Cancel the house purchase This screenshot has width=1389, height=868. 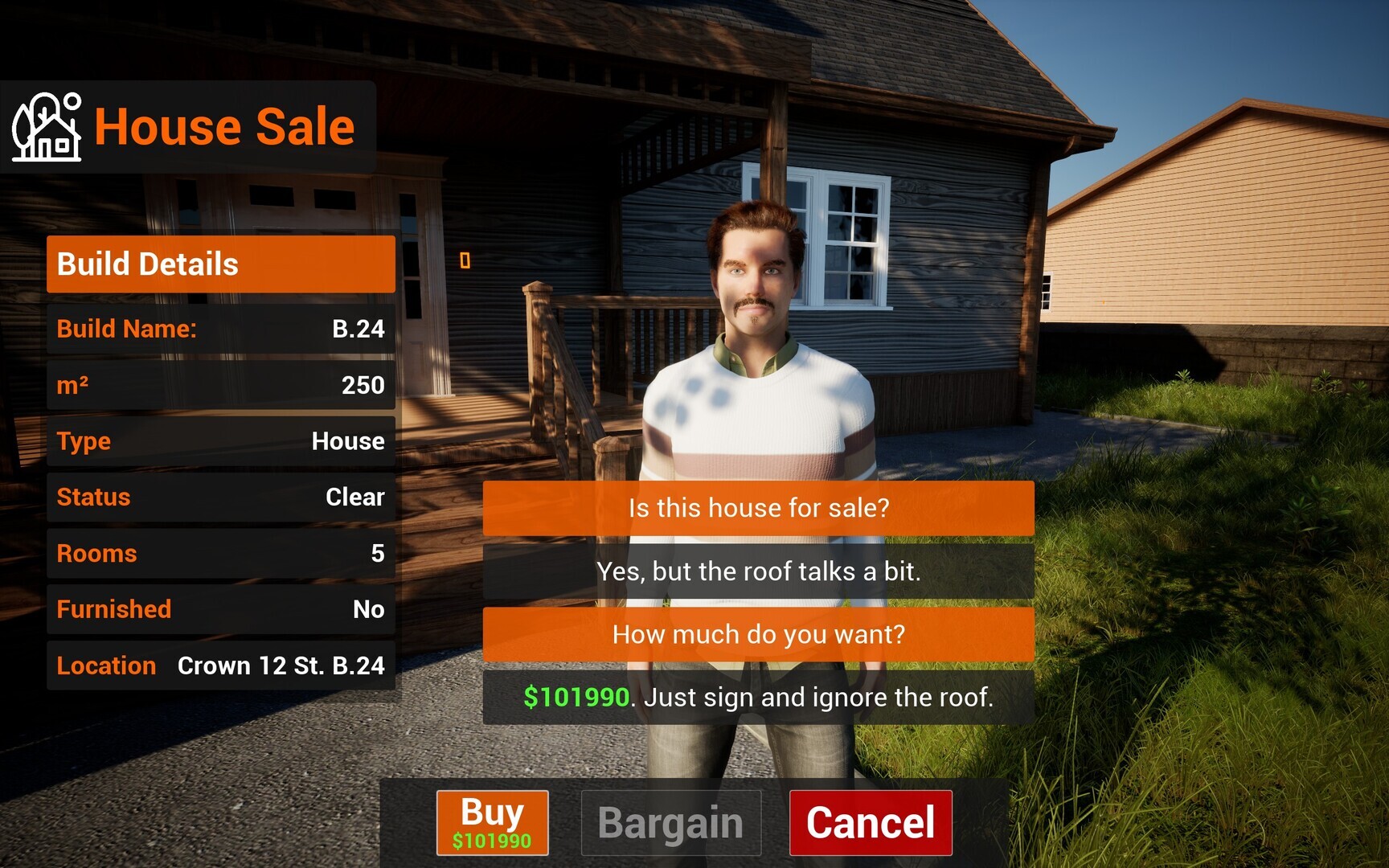pyautogui.click(x=871, y=821)
